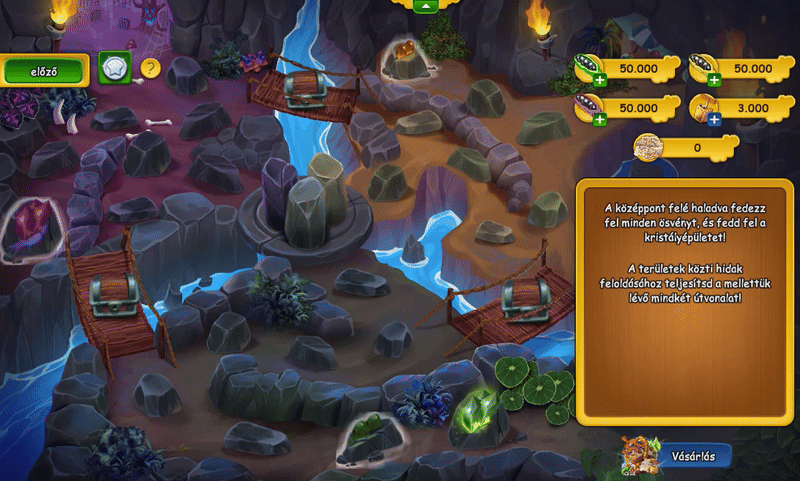800x481 pixels.
Task: Open help via the yellow question mark
Action: [x=150, y=68]
